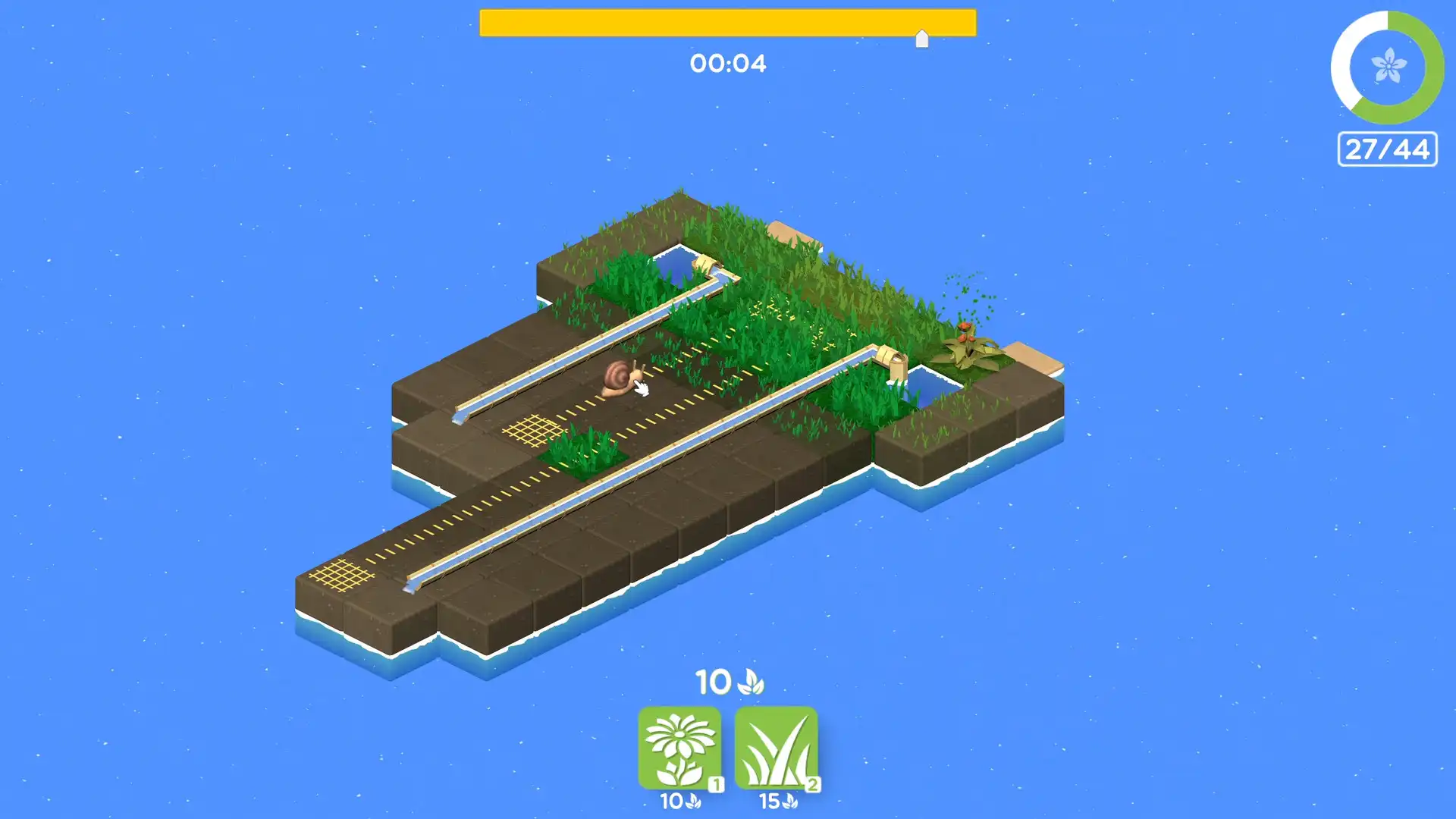The width and height of the screenshot is (1456, 819).
Task: Click the hotkey badge 2 on grass card
Action: [x=813, y=786]
